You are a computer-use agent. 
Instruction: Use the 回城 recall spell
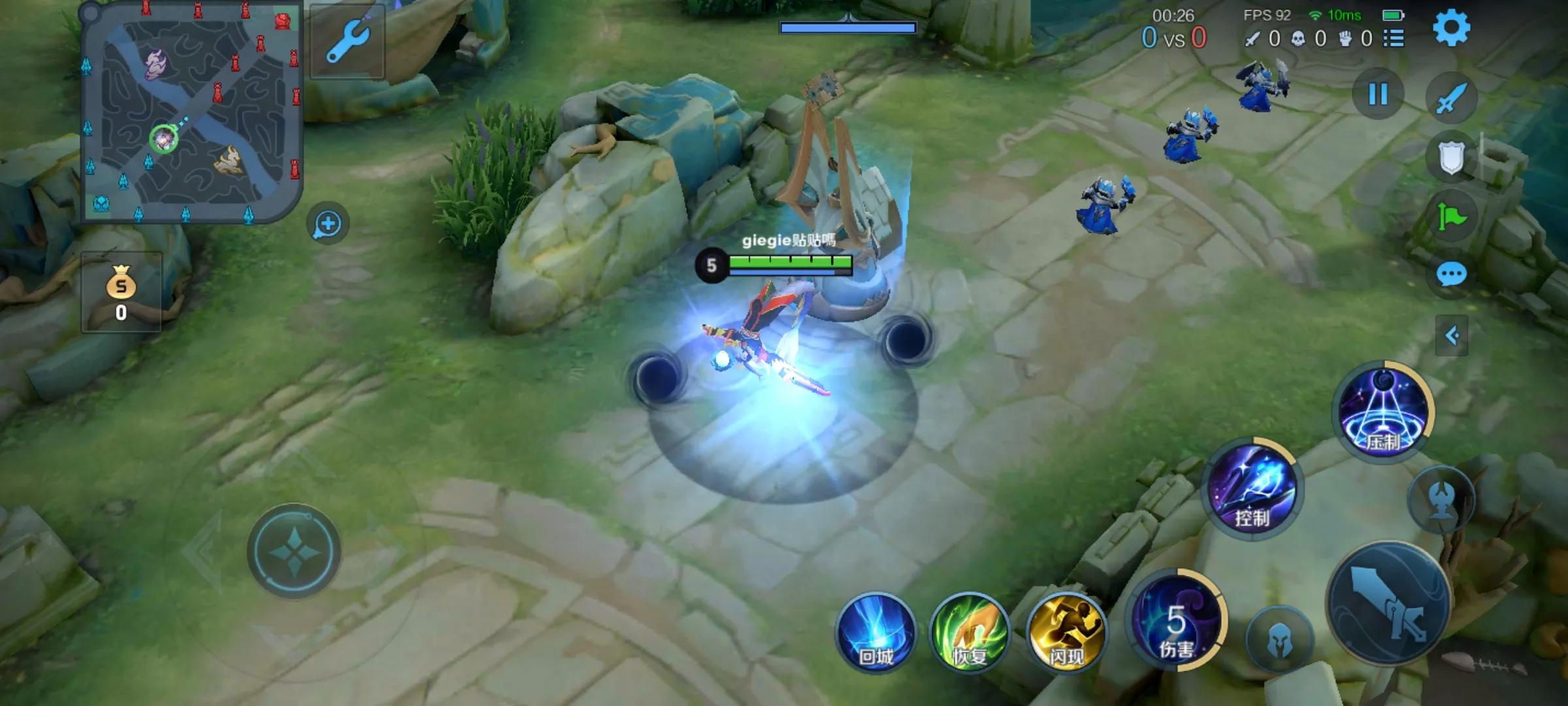pos(875,632)
